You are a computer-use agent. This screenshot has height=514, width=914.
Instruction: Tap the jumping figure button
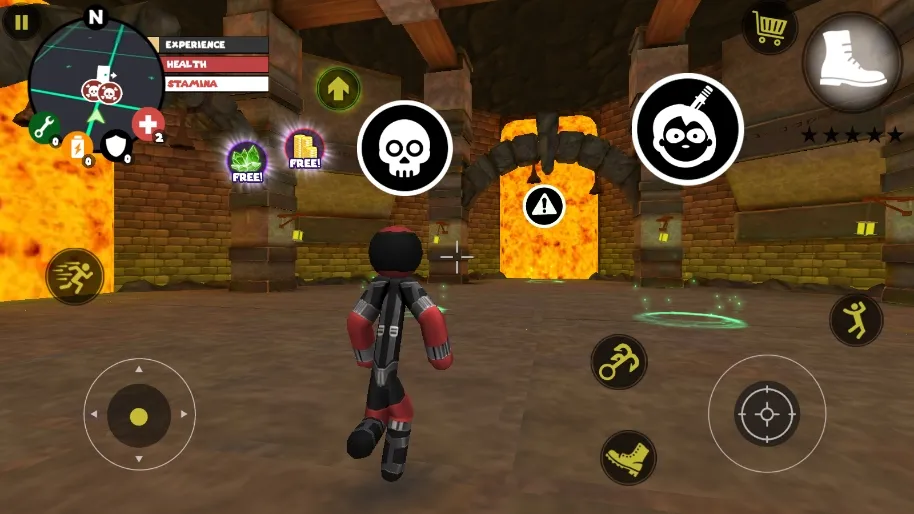coord(856,320)
